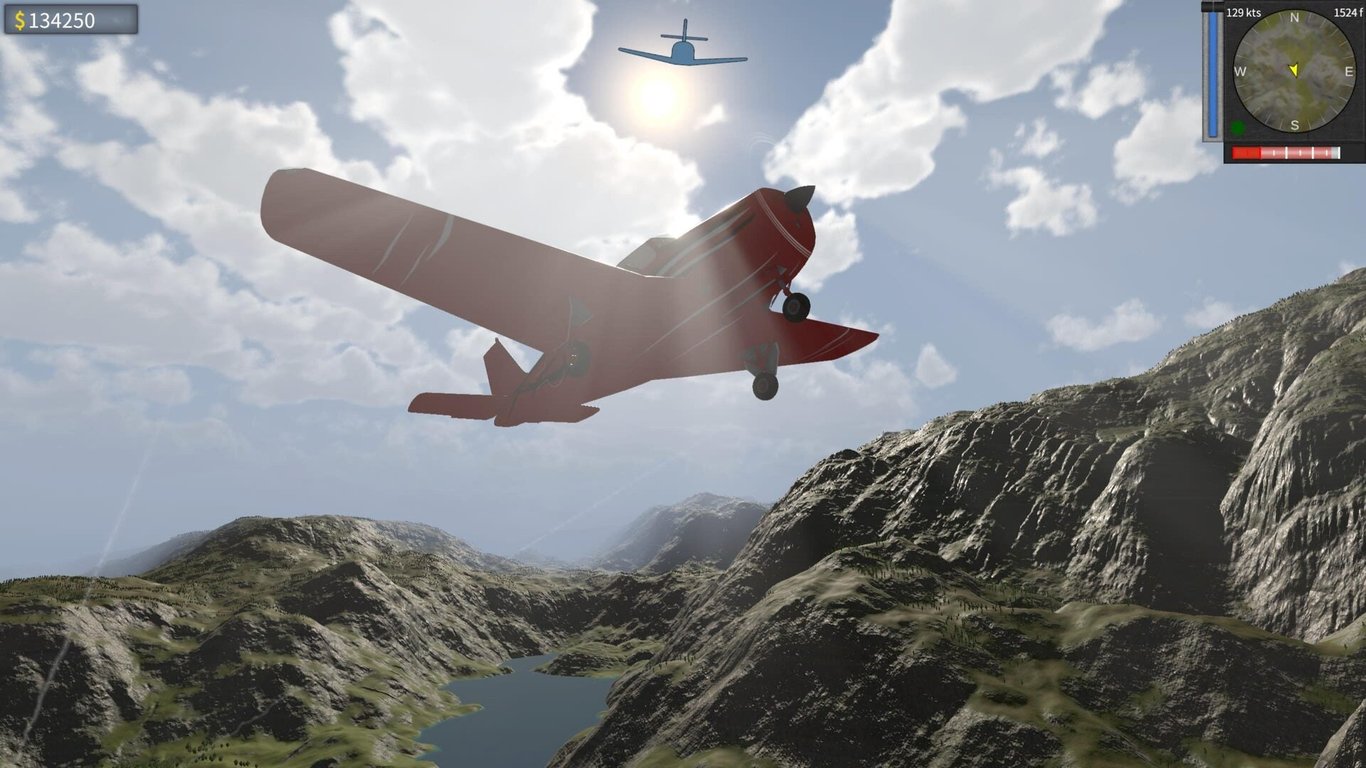Click the propeller of the red airplane

point(800,196)
